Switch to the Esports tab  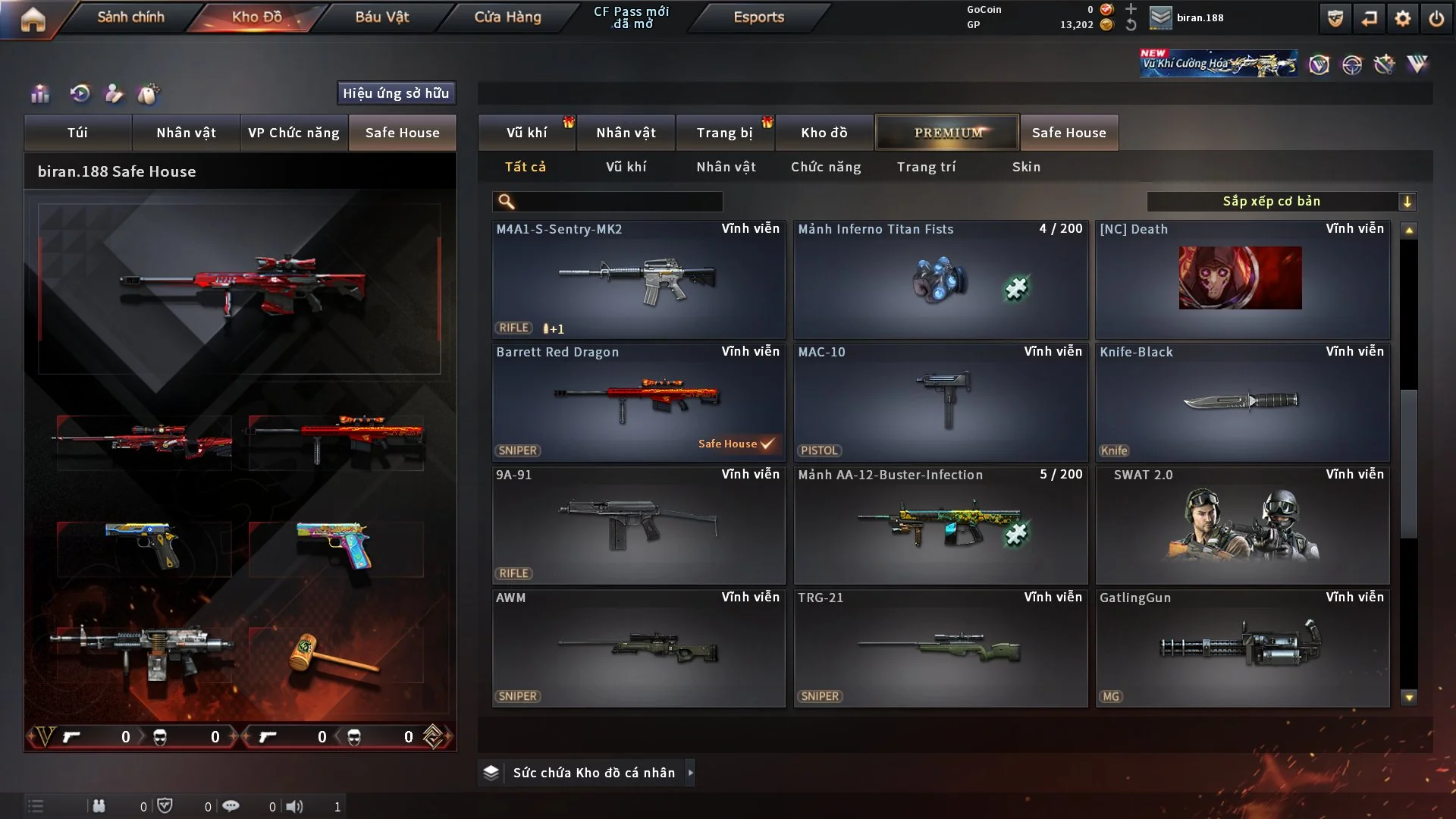pos(758,17)
